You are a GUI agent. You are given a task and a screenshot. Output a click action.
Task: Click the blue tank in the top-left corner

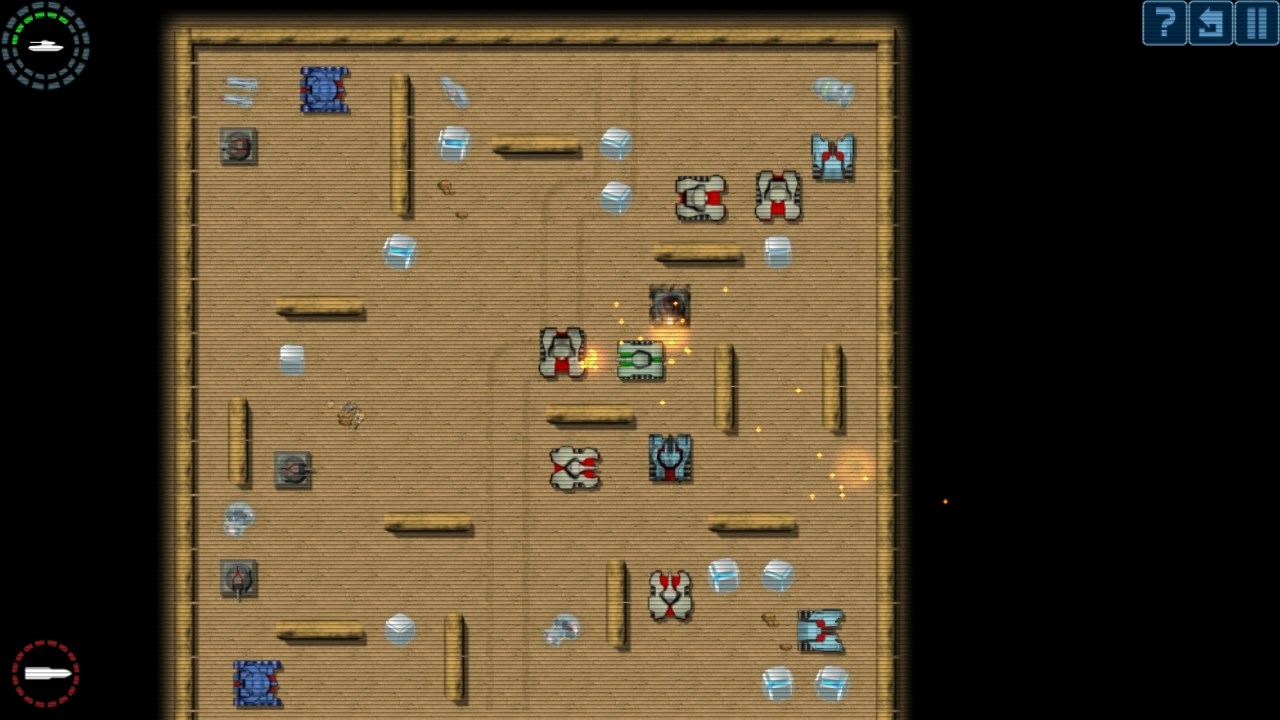pos(324,90)
